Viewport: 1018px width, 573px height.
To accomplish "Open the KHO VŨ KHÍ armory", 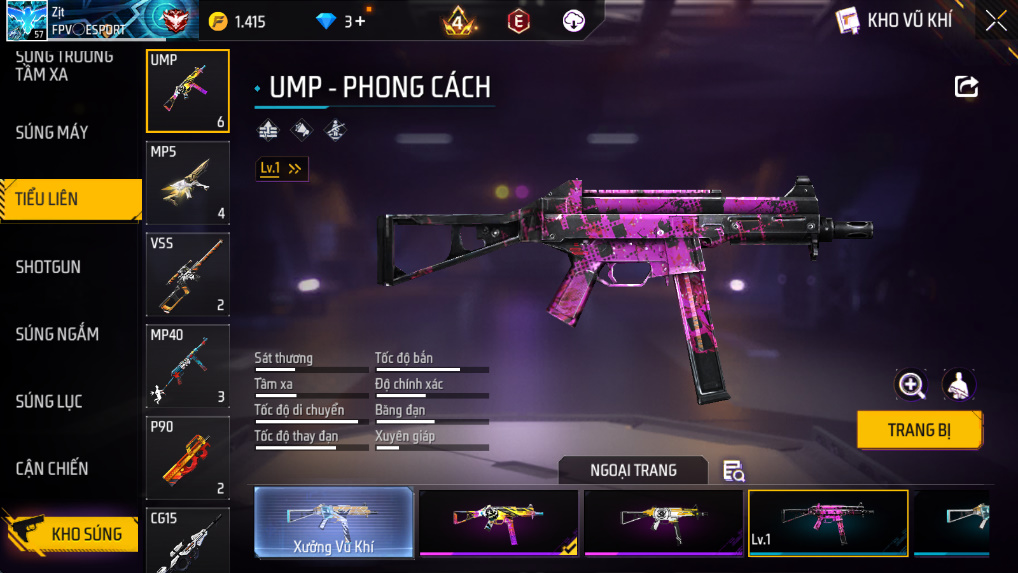I will tap(894, 21).
